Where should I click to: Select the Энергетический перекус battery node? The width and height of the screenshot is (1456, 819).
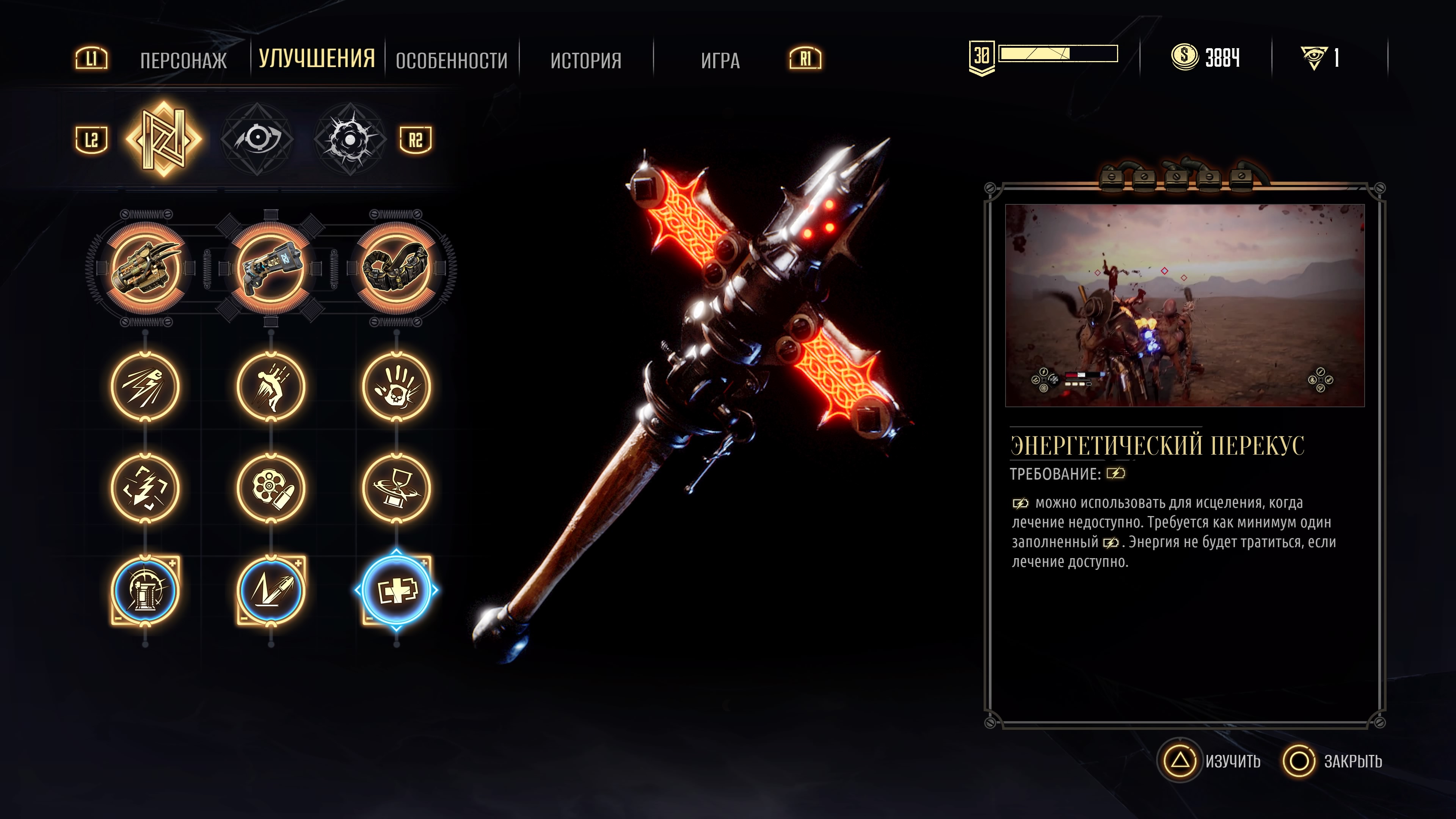396,590
